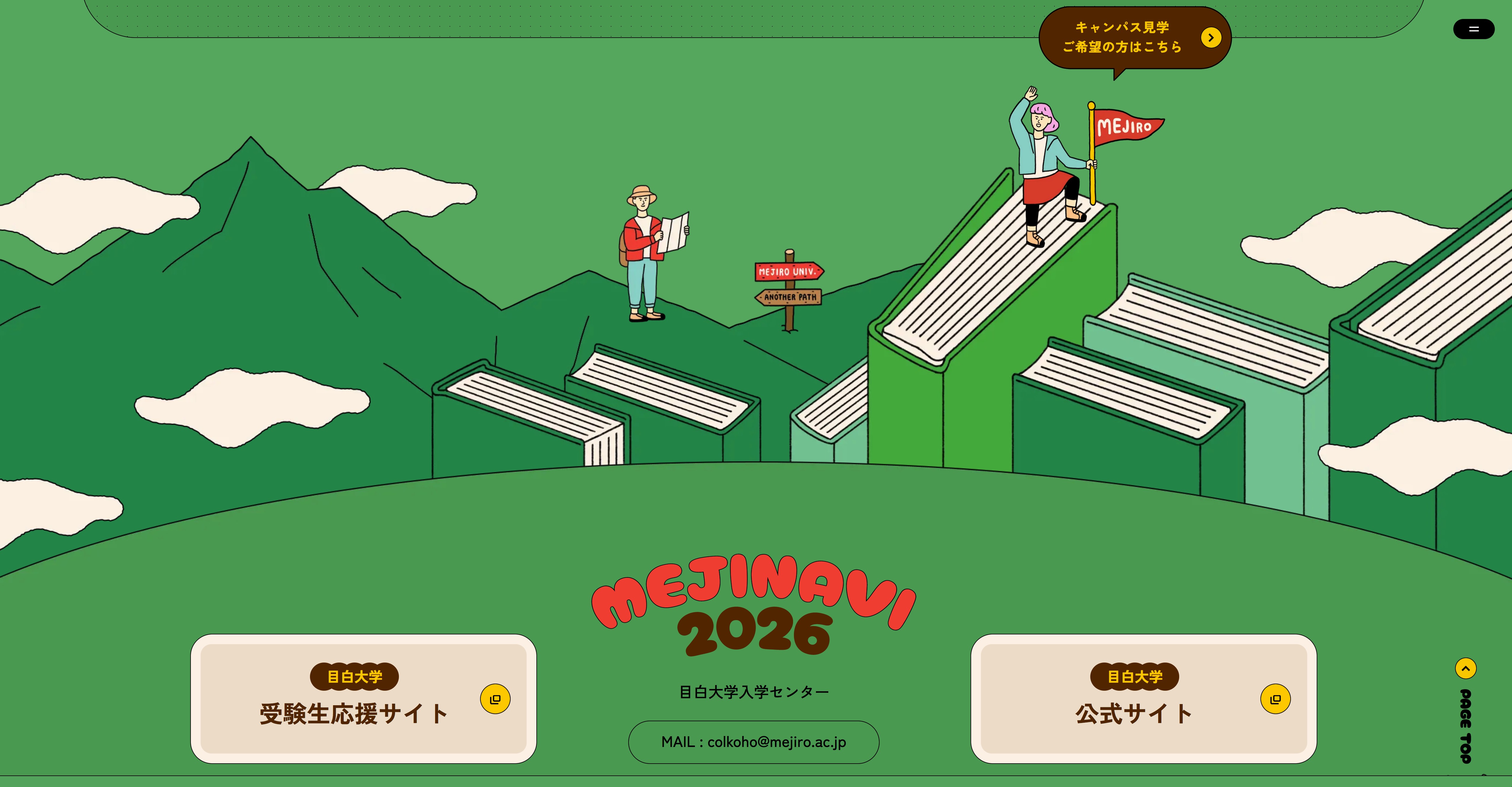Screen dimensions: 1512x787
Task: Visit the 受験生応援サイト card
Action: click(x=363, y=698)
